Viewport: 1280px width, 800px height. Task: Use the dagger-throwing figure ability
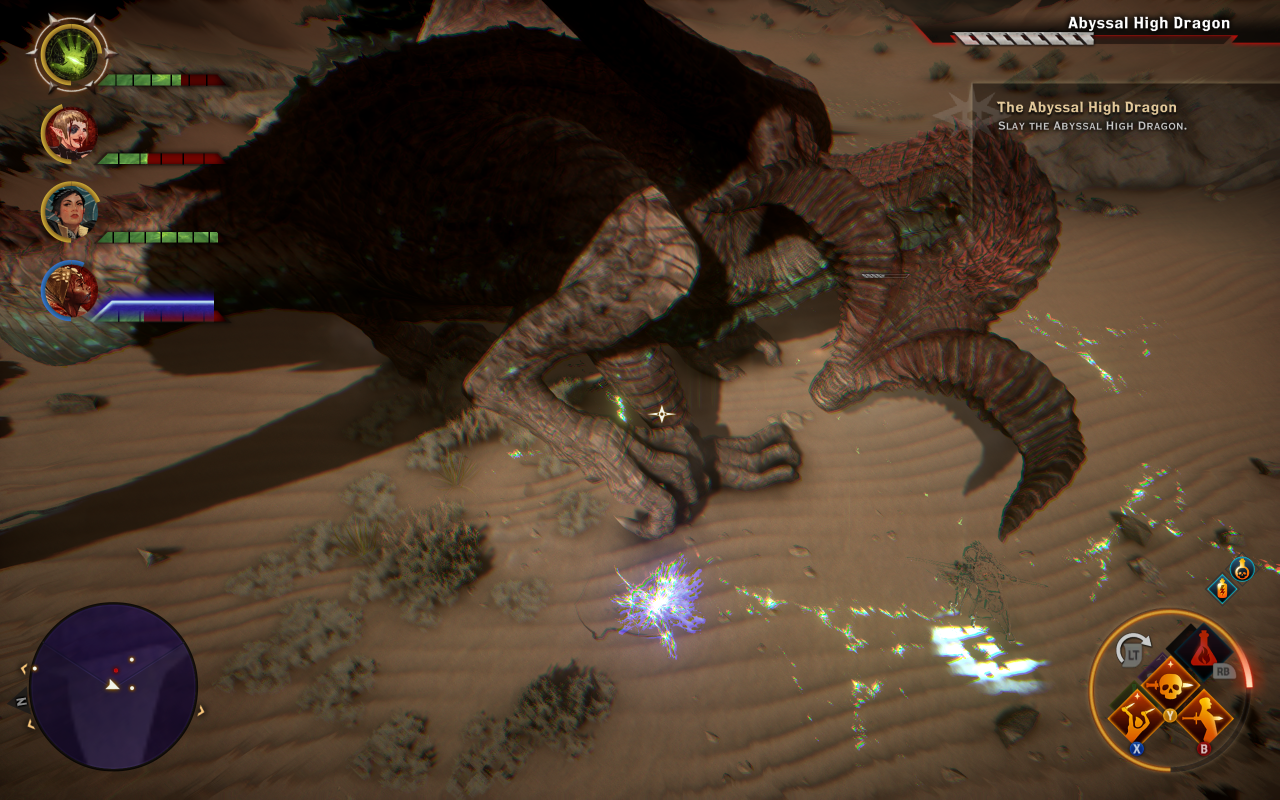[1136, 718]
